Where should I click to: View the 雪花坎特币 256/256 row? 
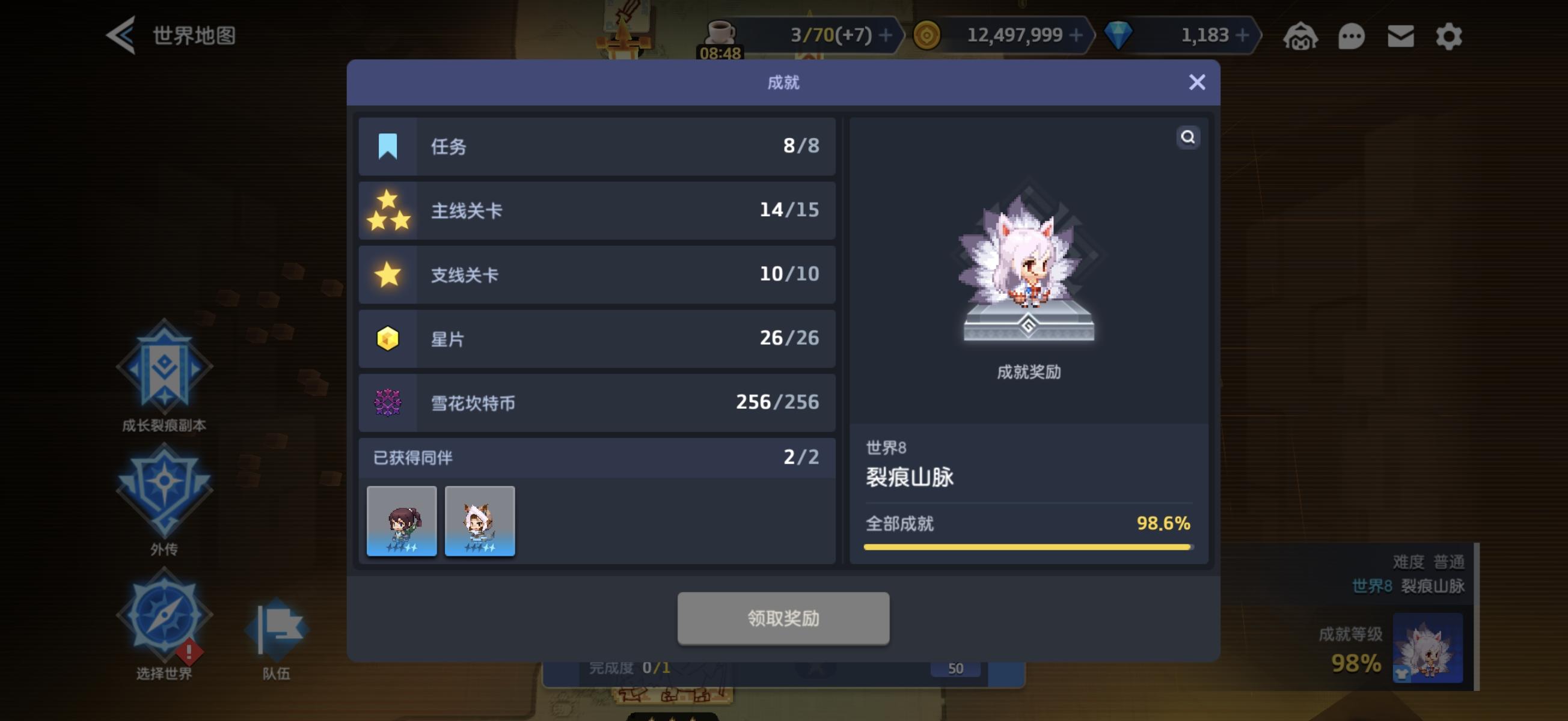click(x=598, y=403)
